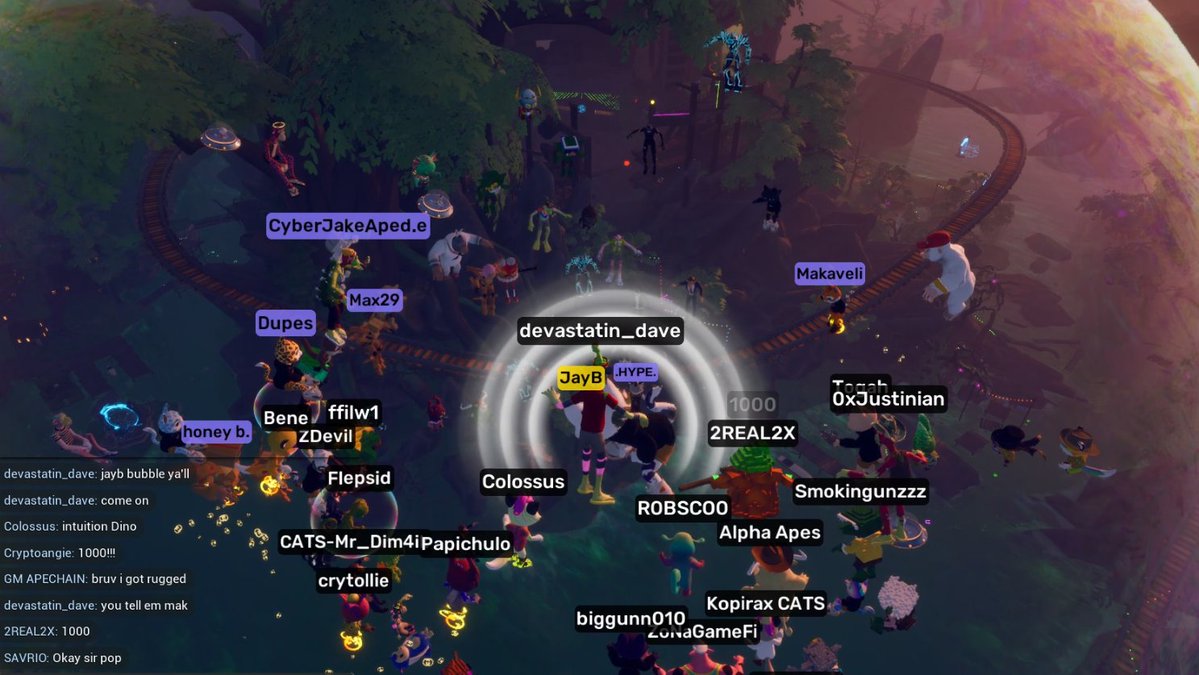
Task: Click Colossus's "intuition Dino" chat message
Action: tap(70, 526)
